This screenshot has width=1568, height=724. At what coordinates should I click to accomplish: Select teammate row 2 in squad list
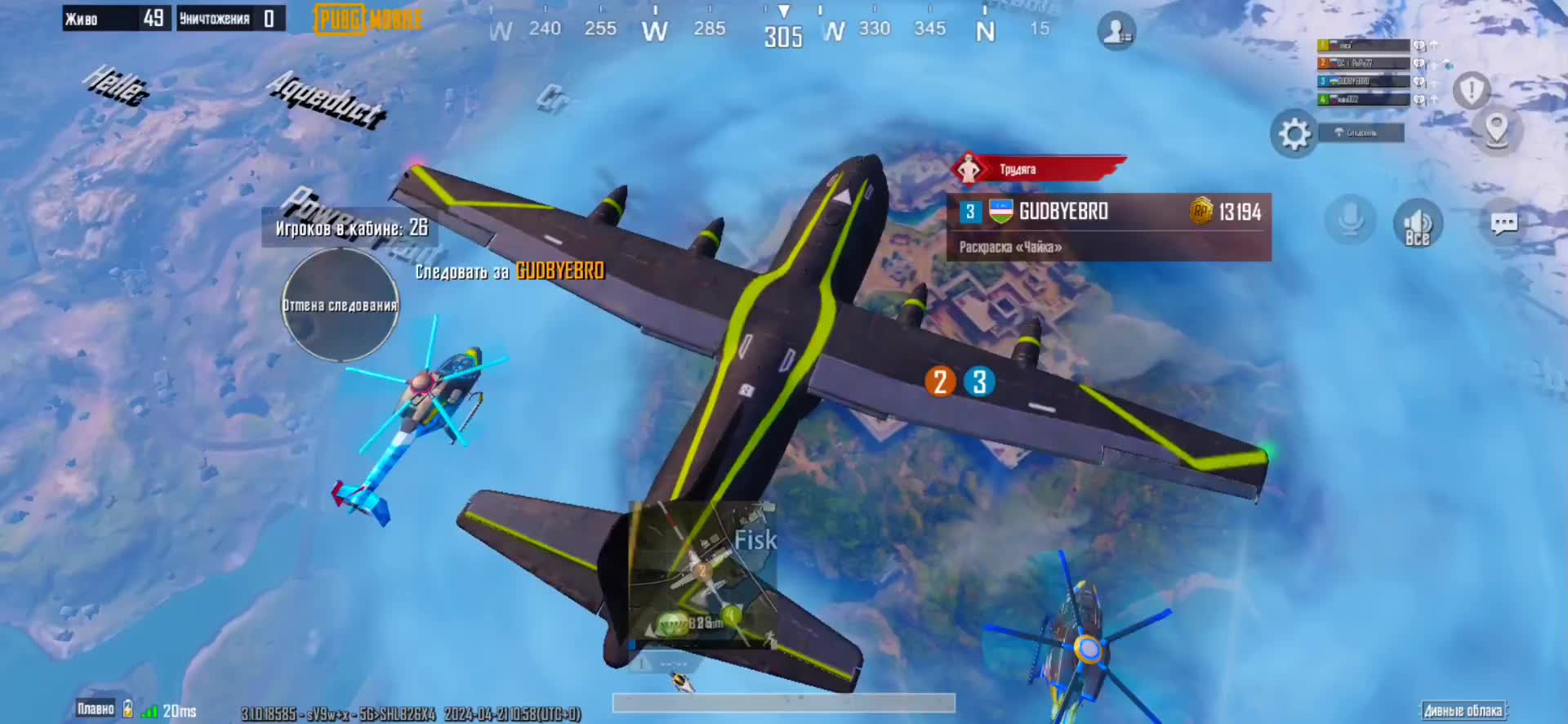click(x=1363, y=63)
